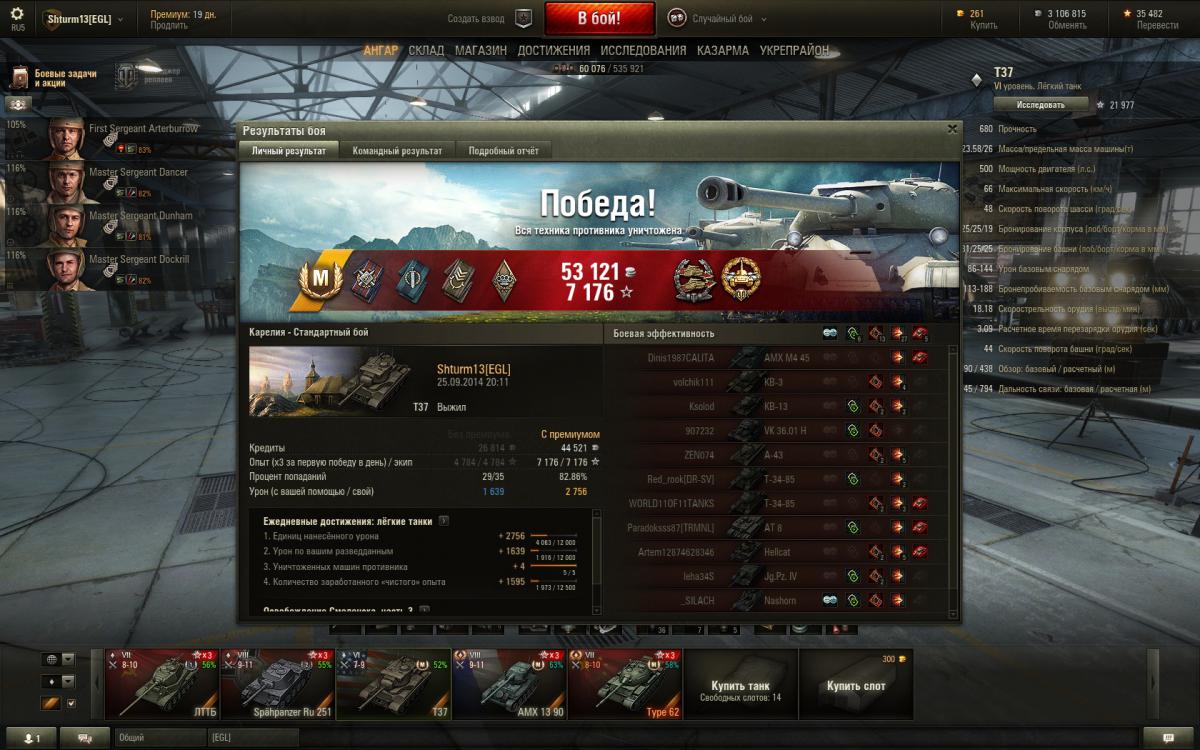Click the Исследовать button for T37
This screenshot has width=1200, height=750.
point(1040,104)
